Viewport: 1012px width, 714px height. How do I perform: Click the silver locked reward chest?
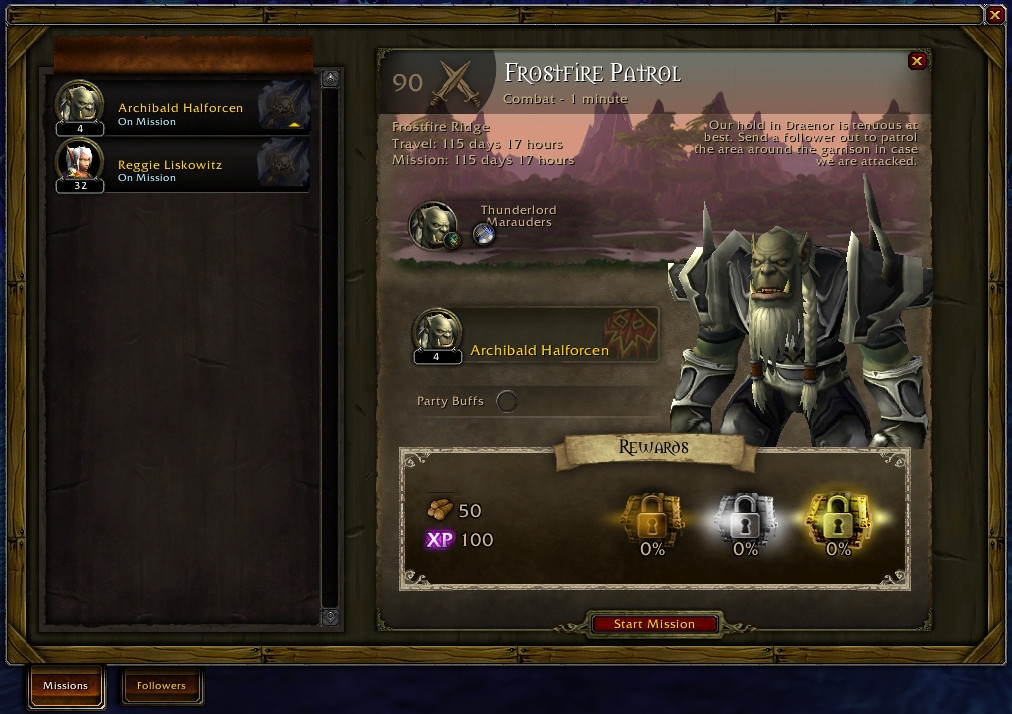coord(745,517)
